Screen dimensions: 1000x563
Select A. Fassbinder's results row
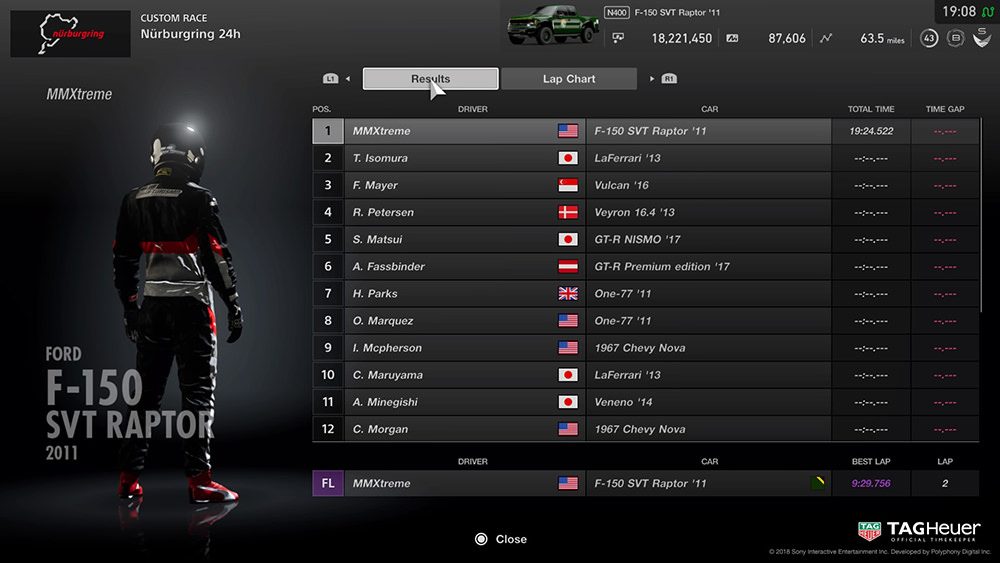click(x=645, y=266)
